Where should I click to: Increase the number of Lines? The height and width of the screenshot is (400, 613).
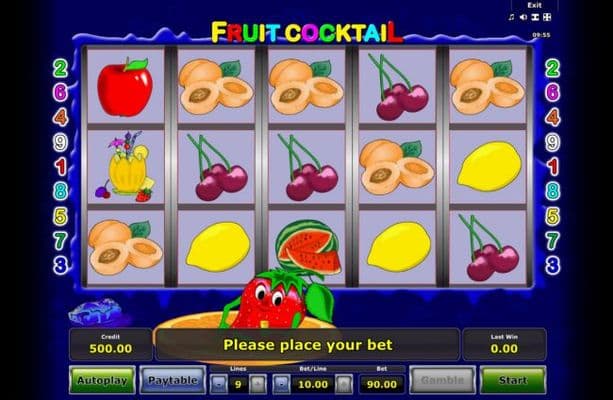pos(258,382)
